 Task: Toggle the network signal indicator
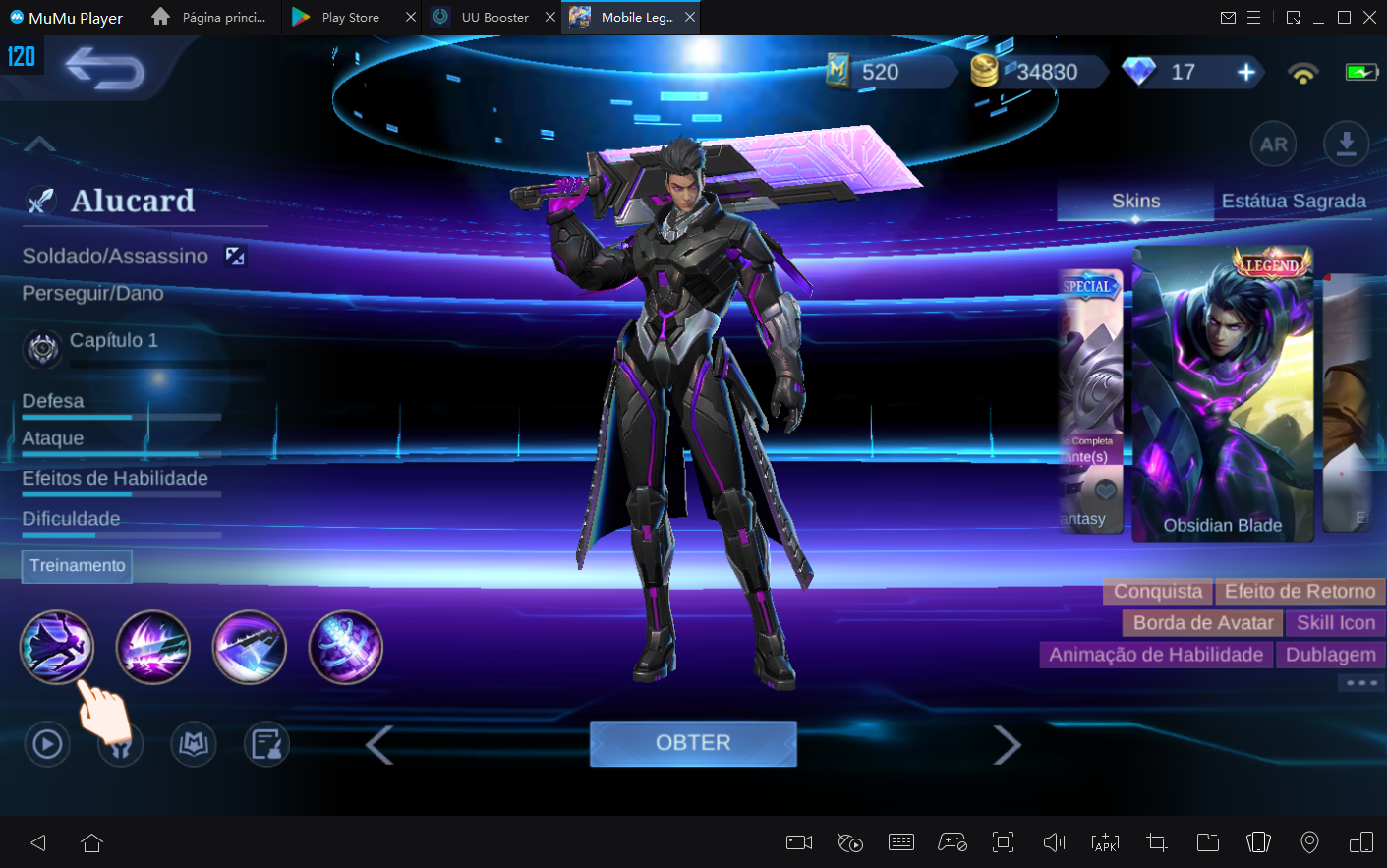click(1301, 72)
